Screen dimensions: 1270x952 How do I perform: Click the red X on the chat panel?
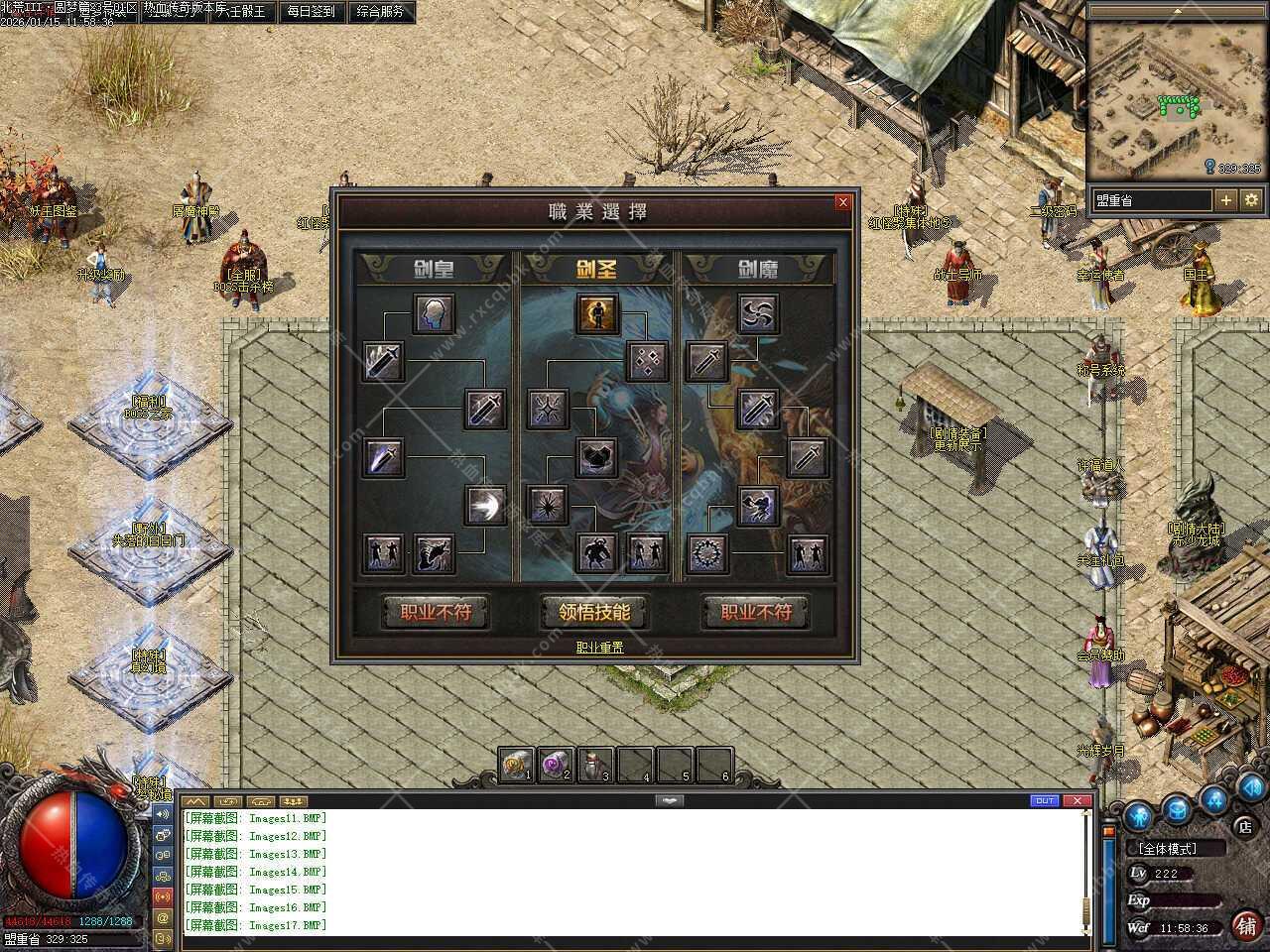[x=1077, y=800]
